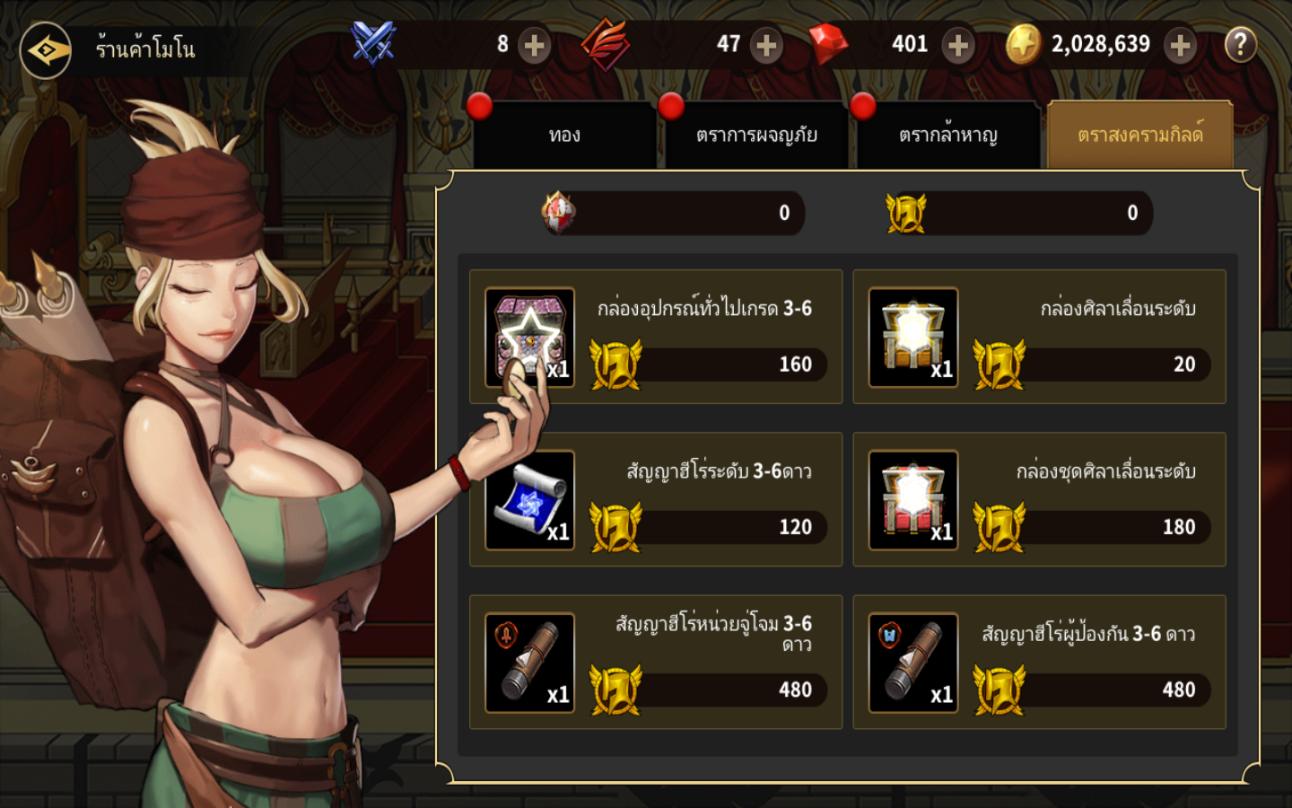Screen dimensions: 1292x808
Task: Buy more red gems via the plus button
Action: (x=958, y=45)
